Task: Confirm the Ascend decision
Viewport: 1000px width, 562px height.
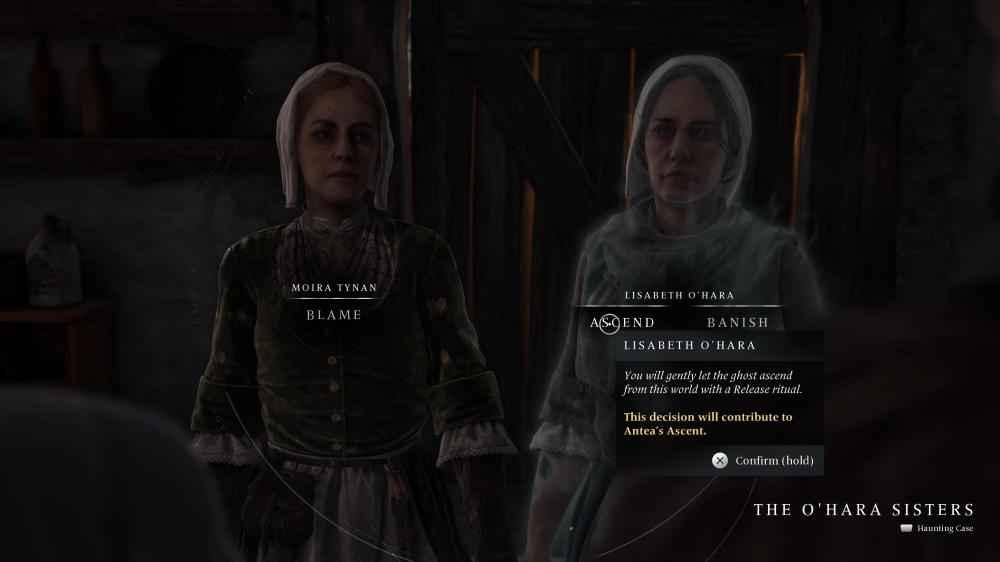Action: [x=763, y=461]
